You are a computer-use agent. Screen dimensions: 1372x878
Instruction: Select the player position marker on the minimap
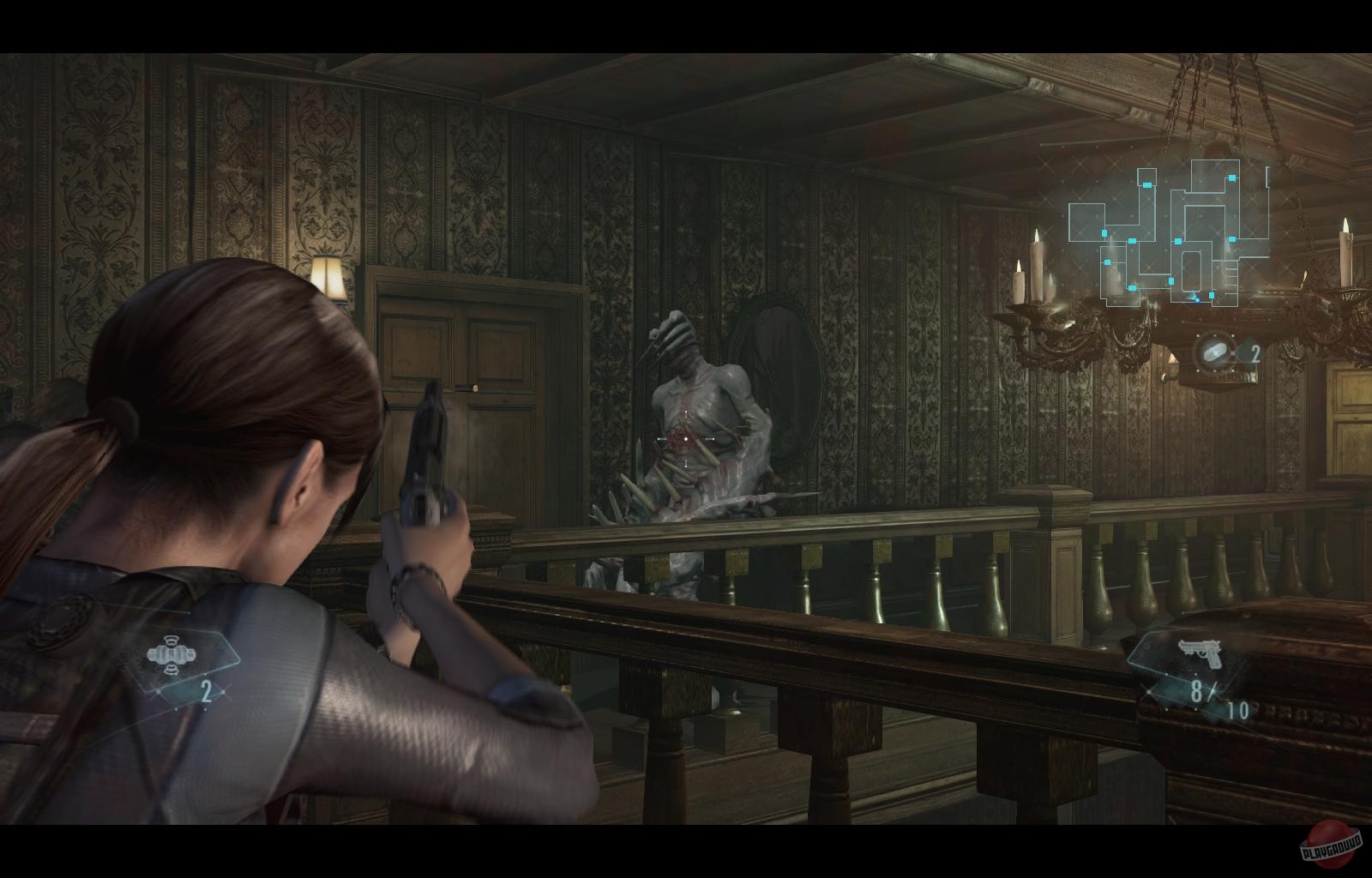1197,299
